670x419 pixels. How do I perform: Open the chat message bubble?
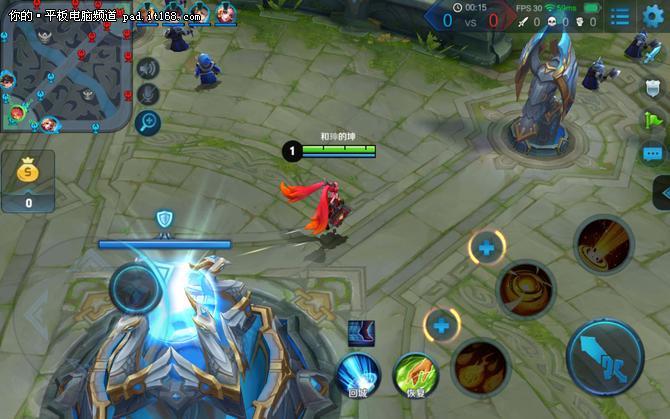(653, 154)
